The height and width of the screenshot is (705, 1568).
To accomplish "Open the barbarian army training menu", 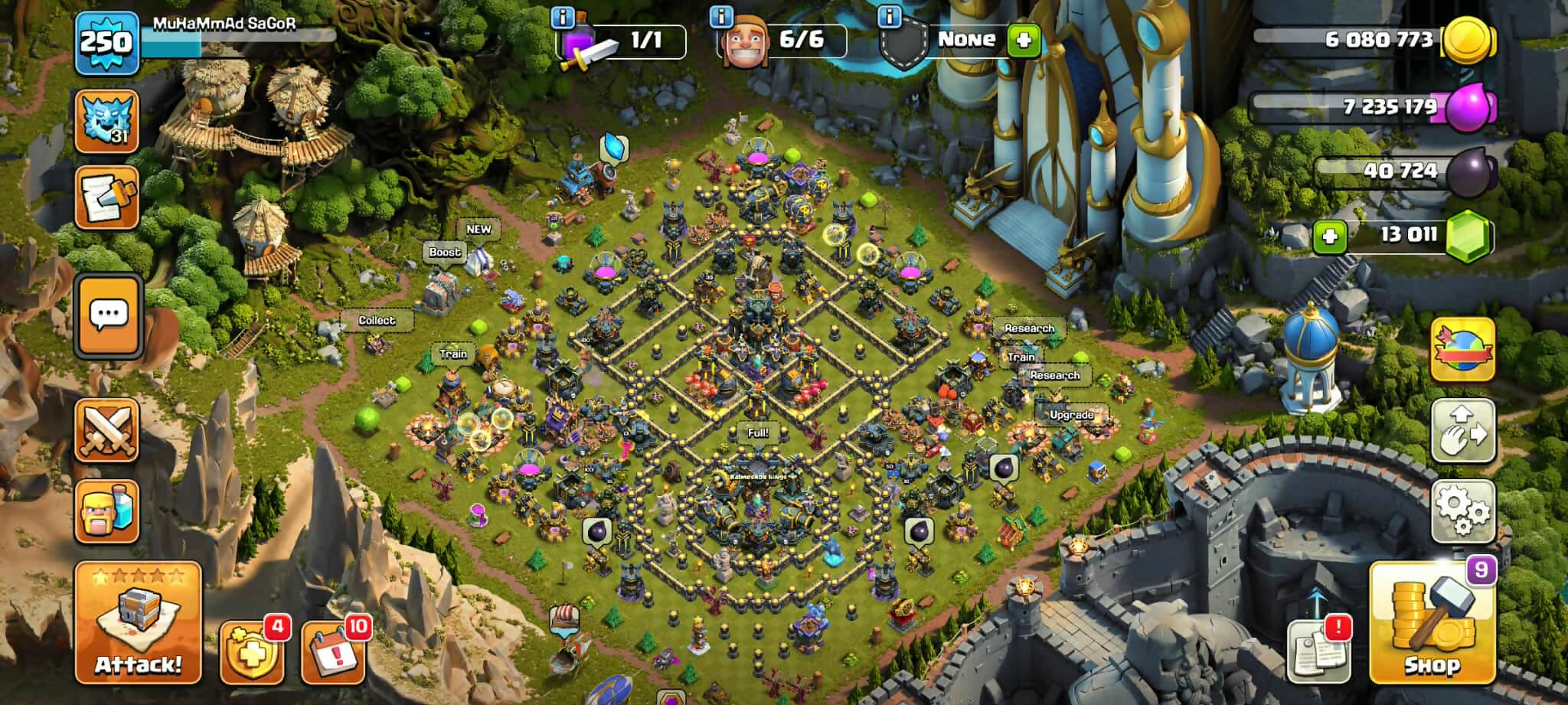I will click(107, 511).
